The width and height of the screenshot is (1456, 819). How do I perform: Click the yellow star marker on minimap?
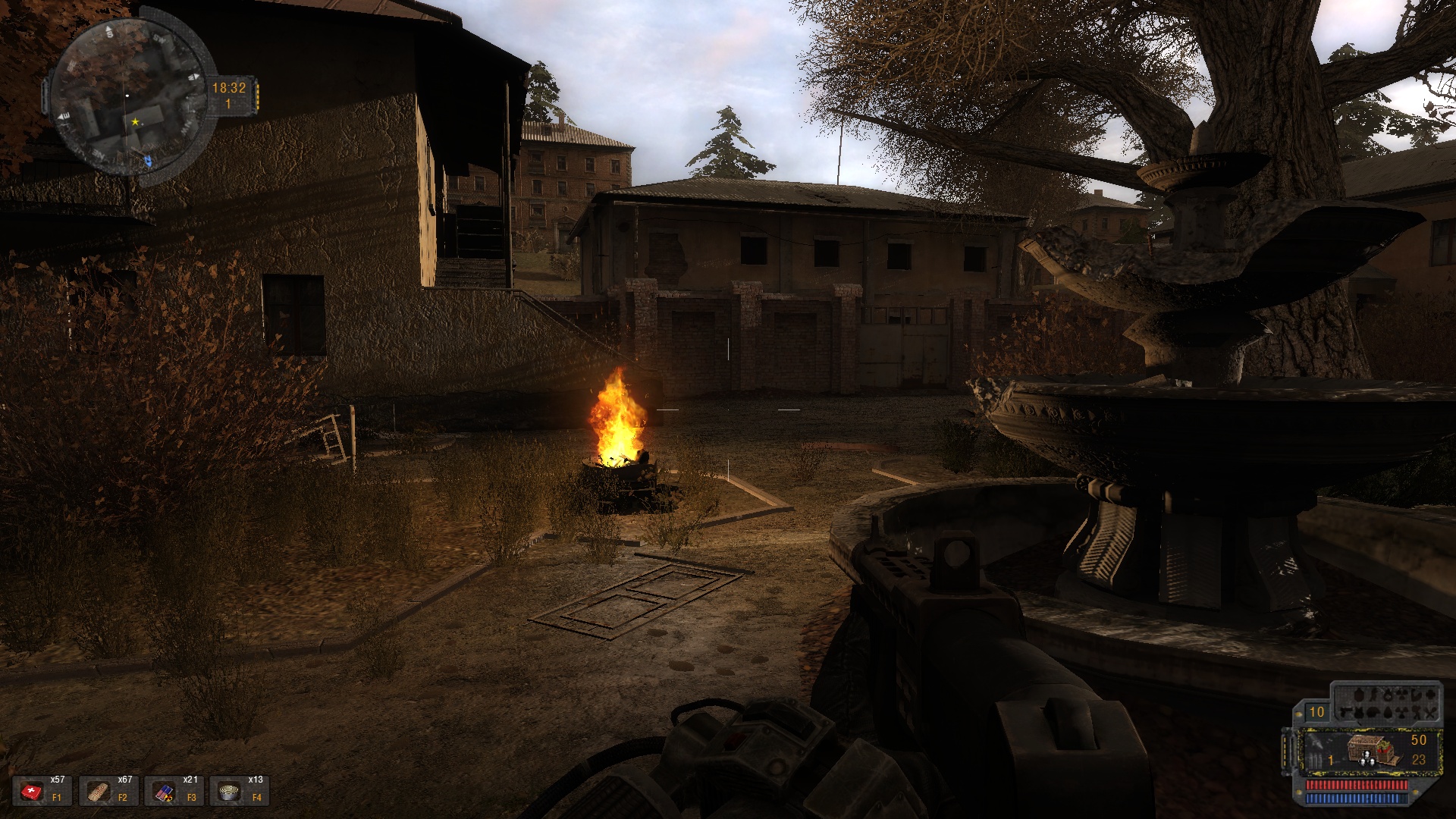[135, 121]
